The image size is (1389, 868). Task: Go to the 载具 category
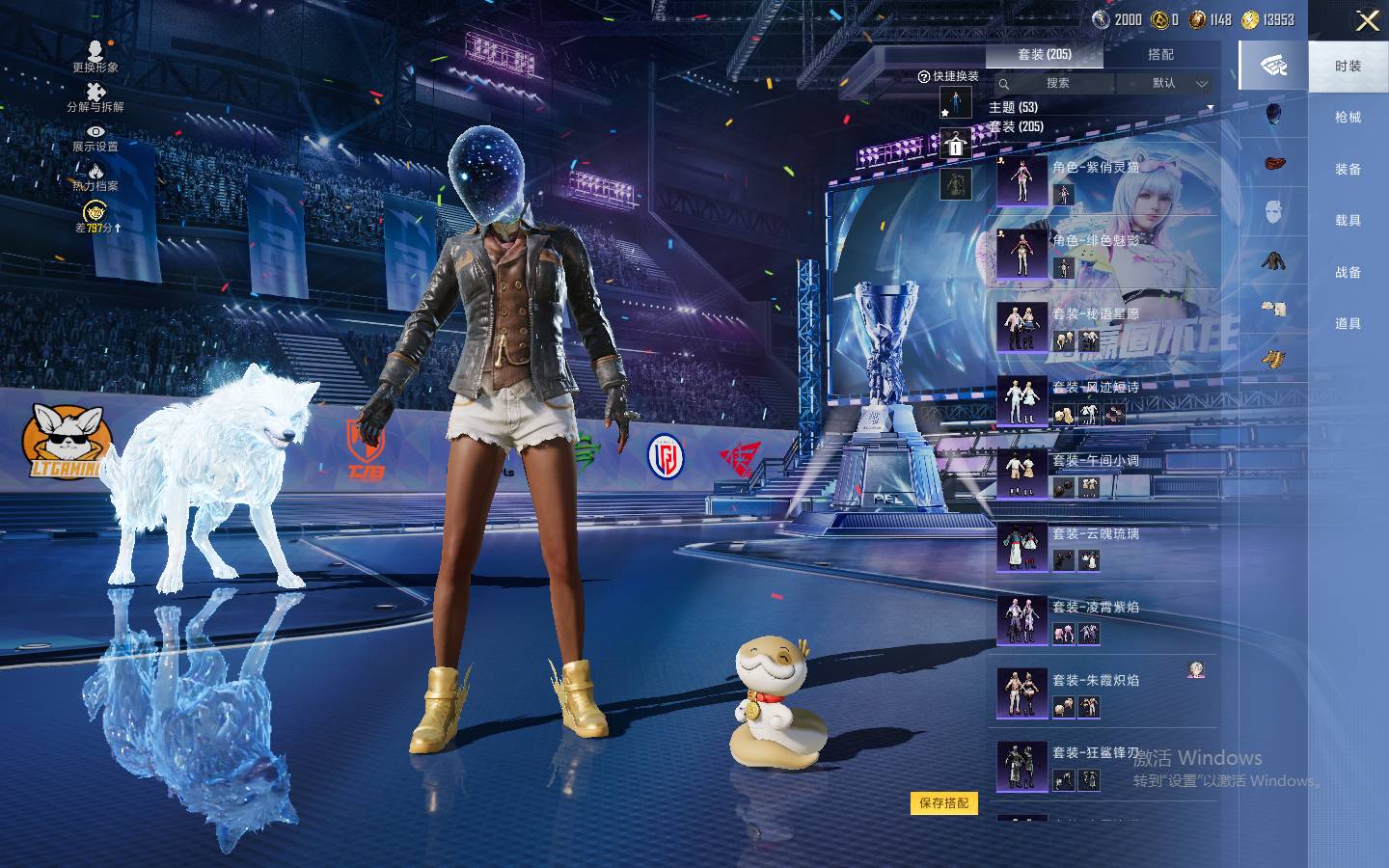pos(1348,221)
